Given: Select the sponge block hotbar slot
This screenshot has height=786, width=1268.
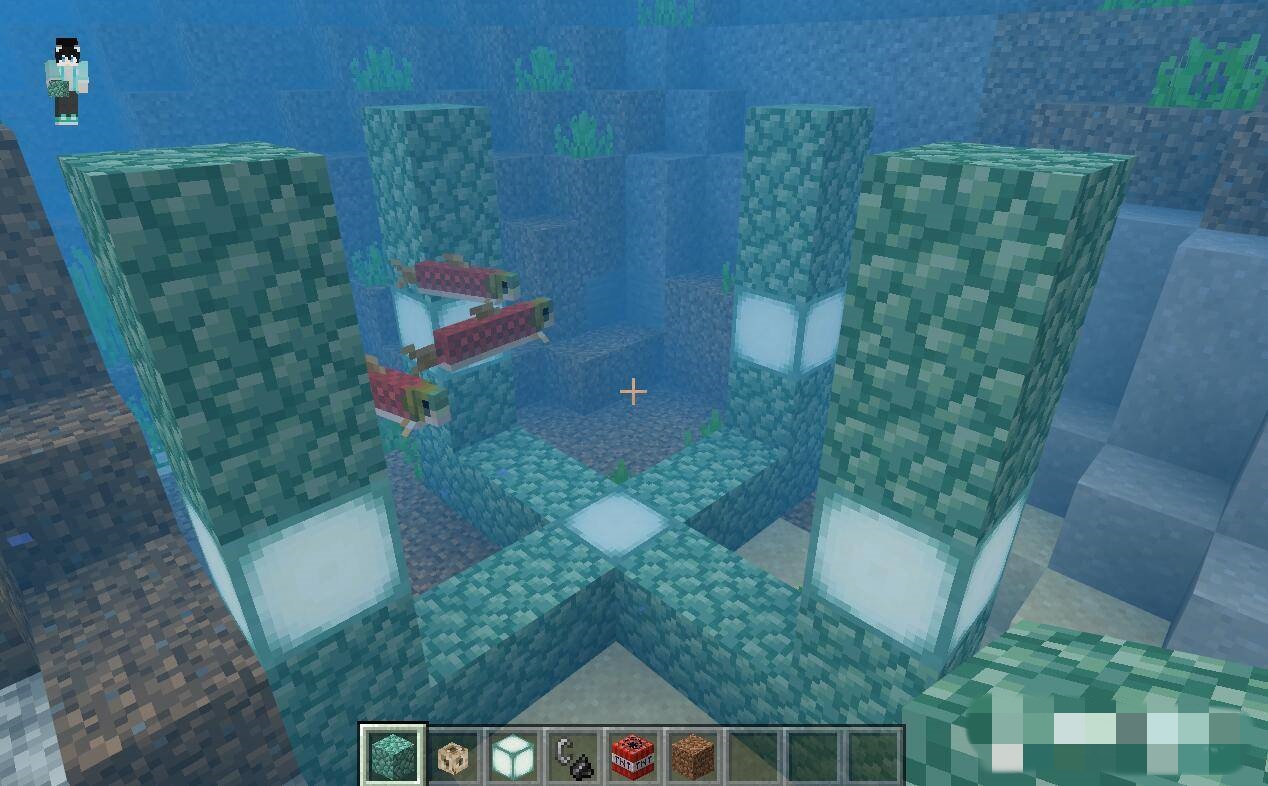Looking at the screenshot, I should click(453, 756).
